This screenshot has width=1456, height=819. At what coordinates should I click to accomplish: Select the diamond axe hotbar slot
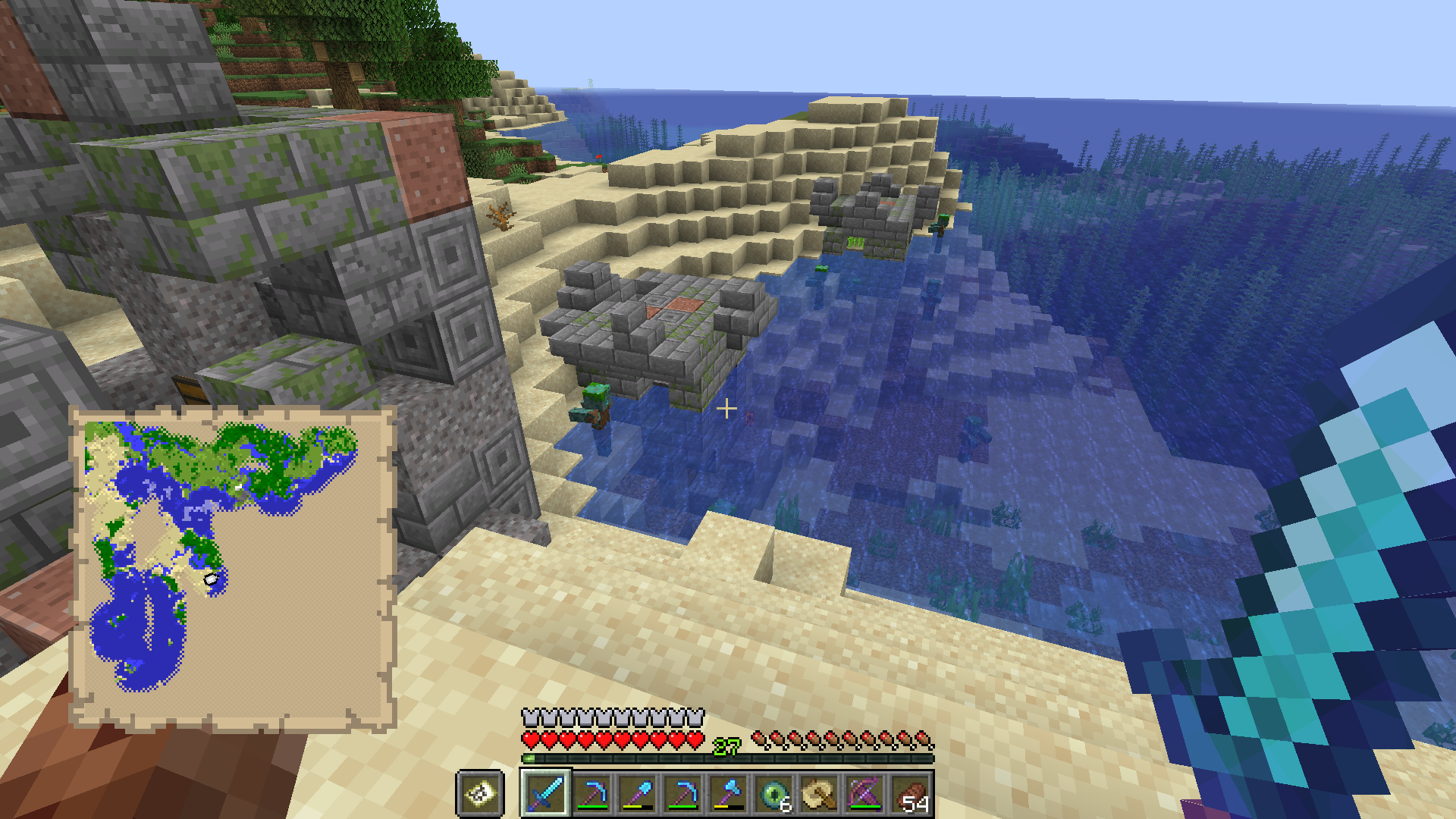(728, 794)
